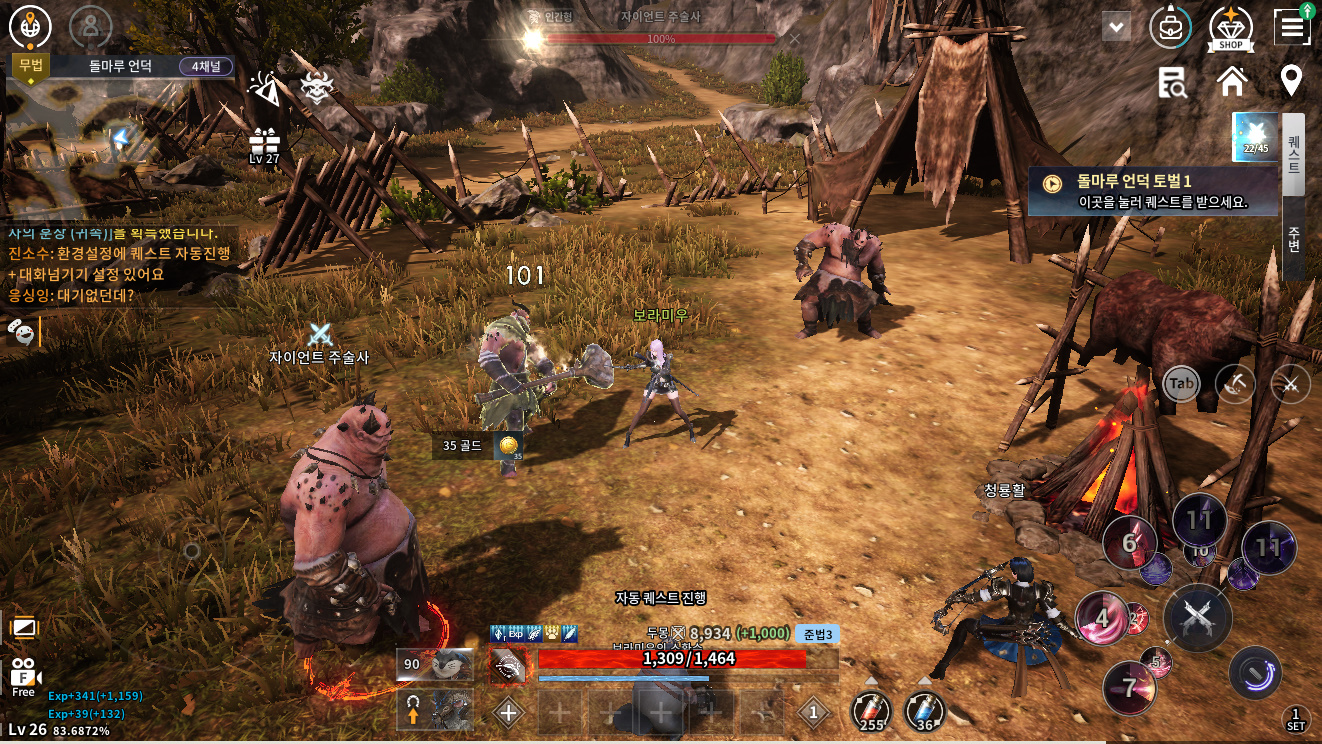The width and height of the screenshot is (1322, 744).
Task: Close the enemy target bar
Action: coord(794,39)
